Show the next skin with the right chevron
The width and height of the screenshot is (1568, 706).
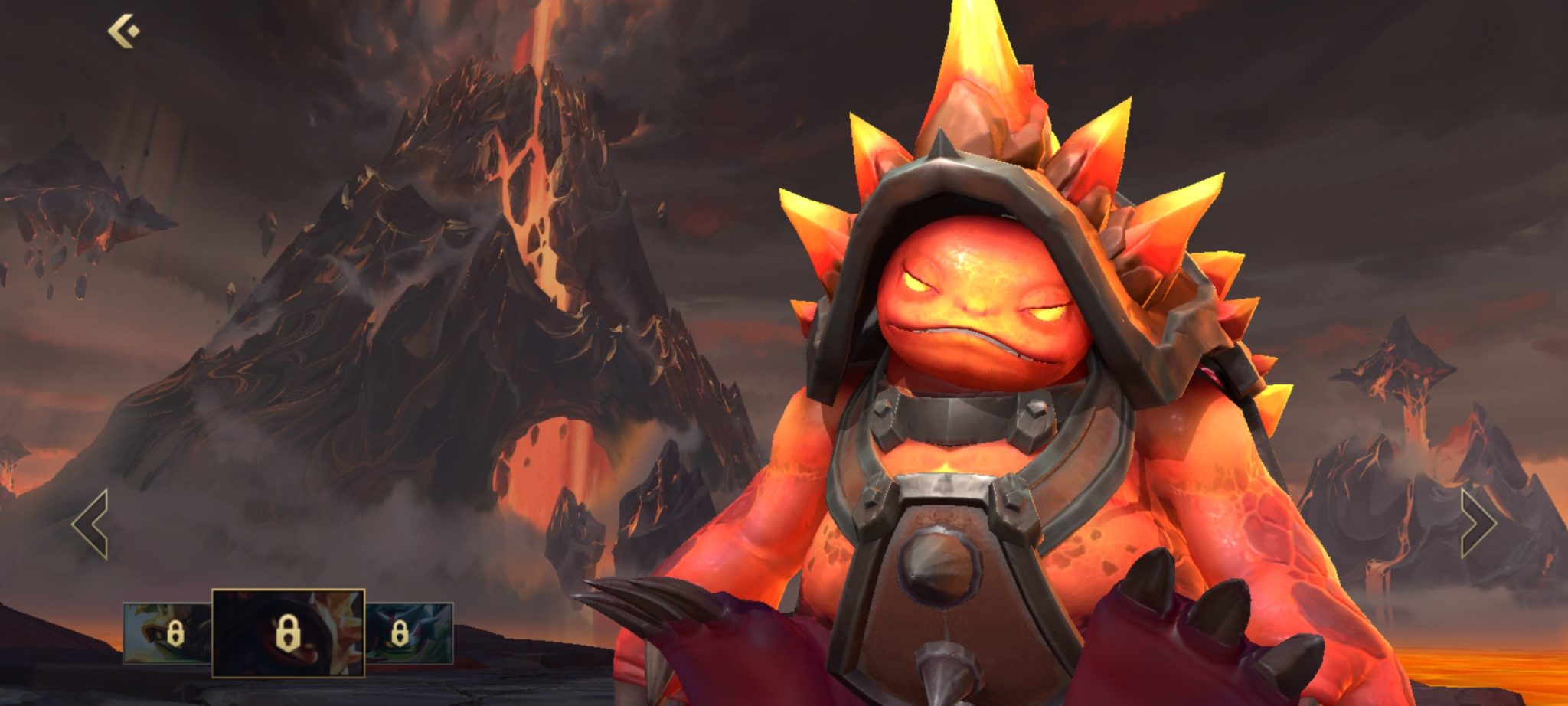1477,525
